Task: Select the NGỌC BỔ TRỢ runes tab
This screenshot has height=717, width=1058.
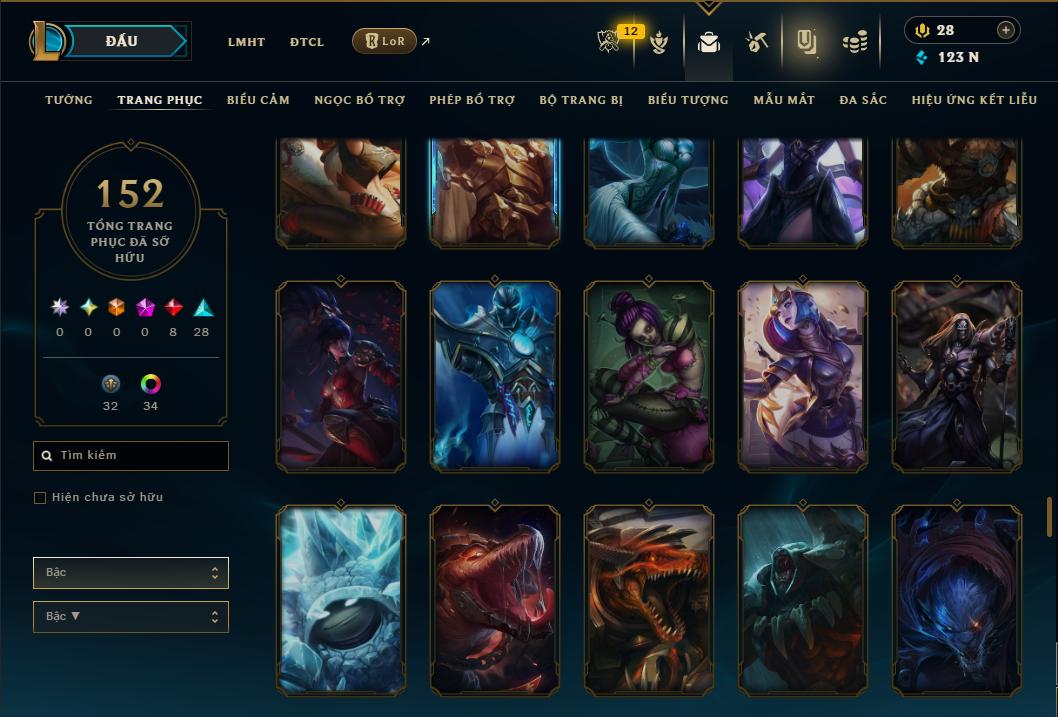Action: (359, 100)
